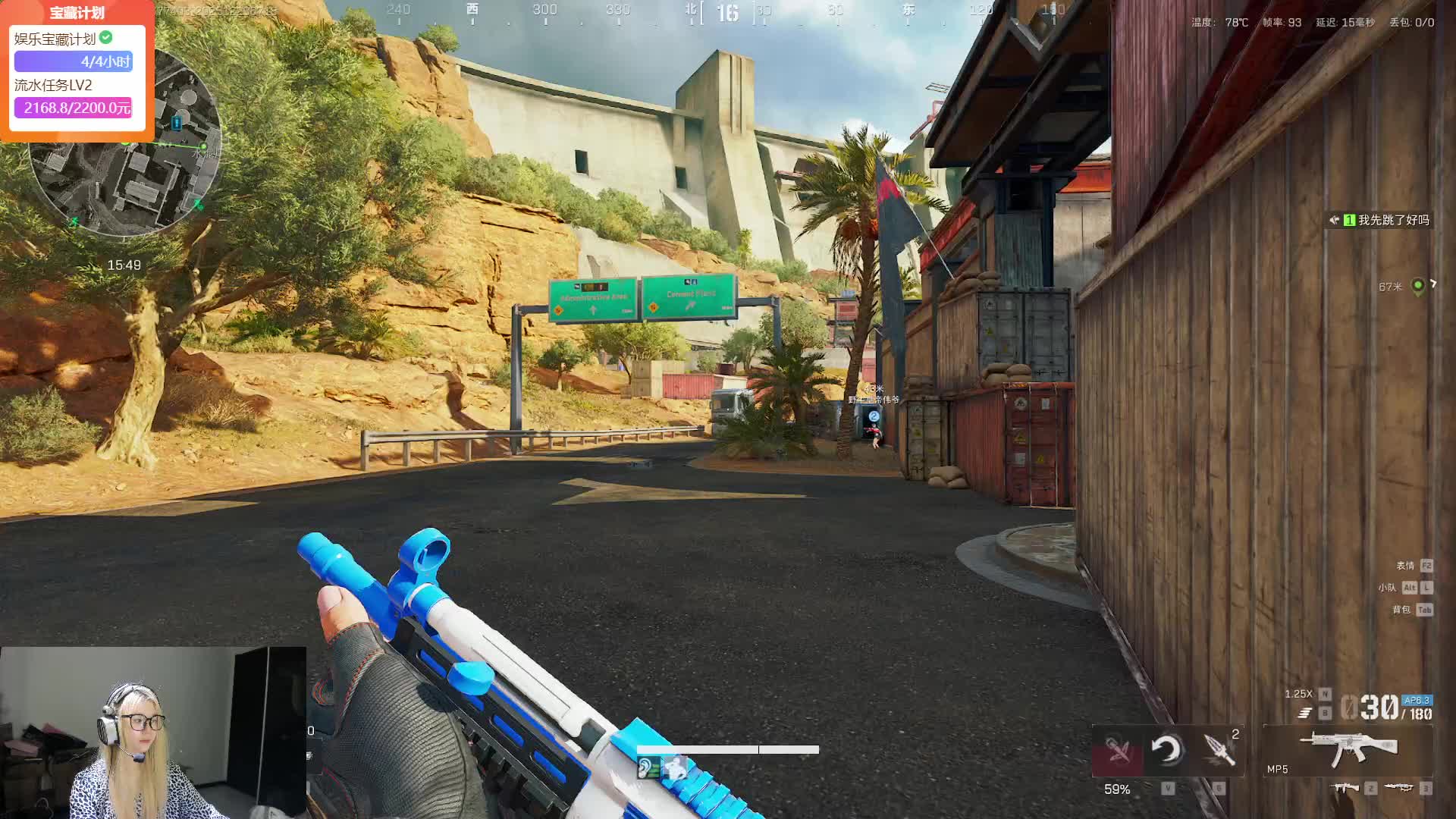Click the 宝藏计划 stream overlay panel
This screenshot has width=1456, height=819.
coord(77,71)
